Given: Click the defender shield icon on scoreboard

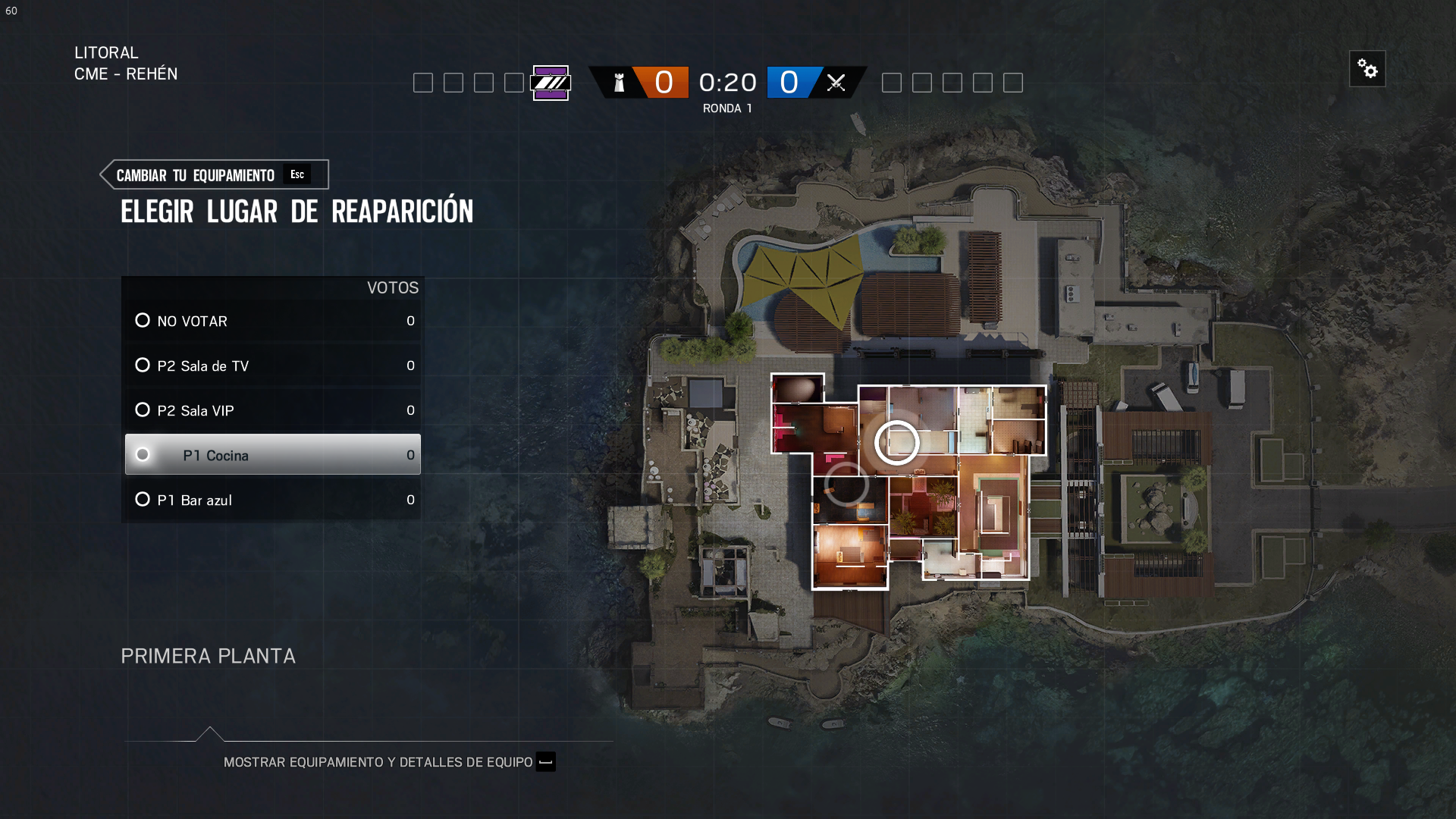Looking at the screenshot, I should click(x=619, y=83).
